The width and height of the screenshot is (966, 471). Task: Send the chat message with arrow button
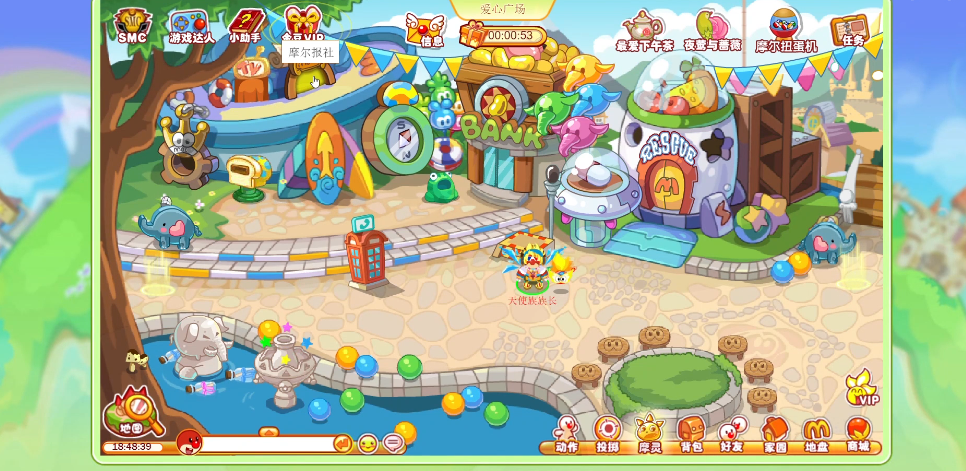[x=342, y=443]
